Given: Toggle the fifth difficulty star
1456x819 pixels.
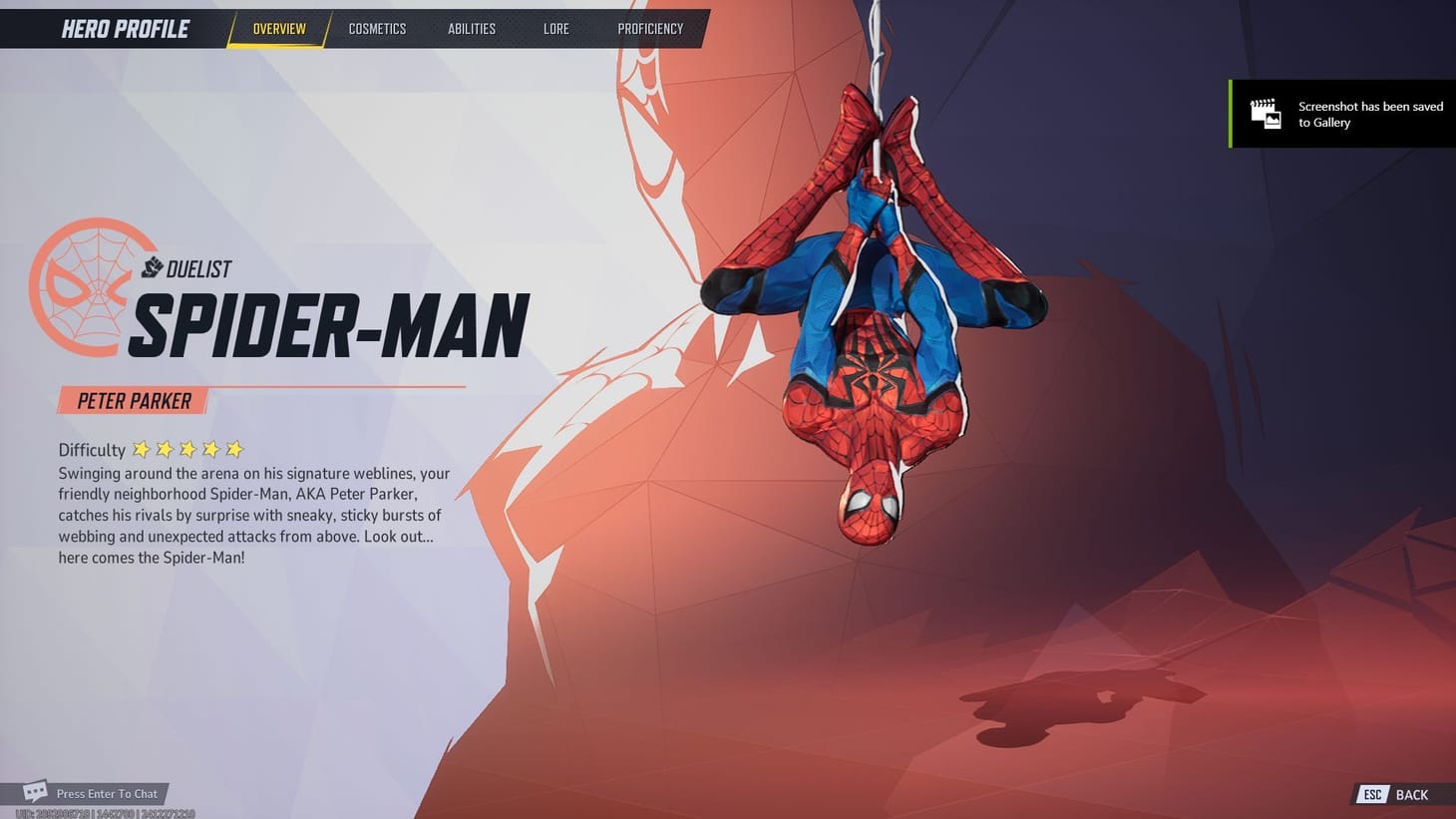Looking at the screenshot, I should pos(232,450).
